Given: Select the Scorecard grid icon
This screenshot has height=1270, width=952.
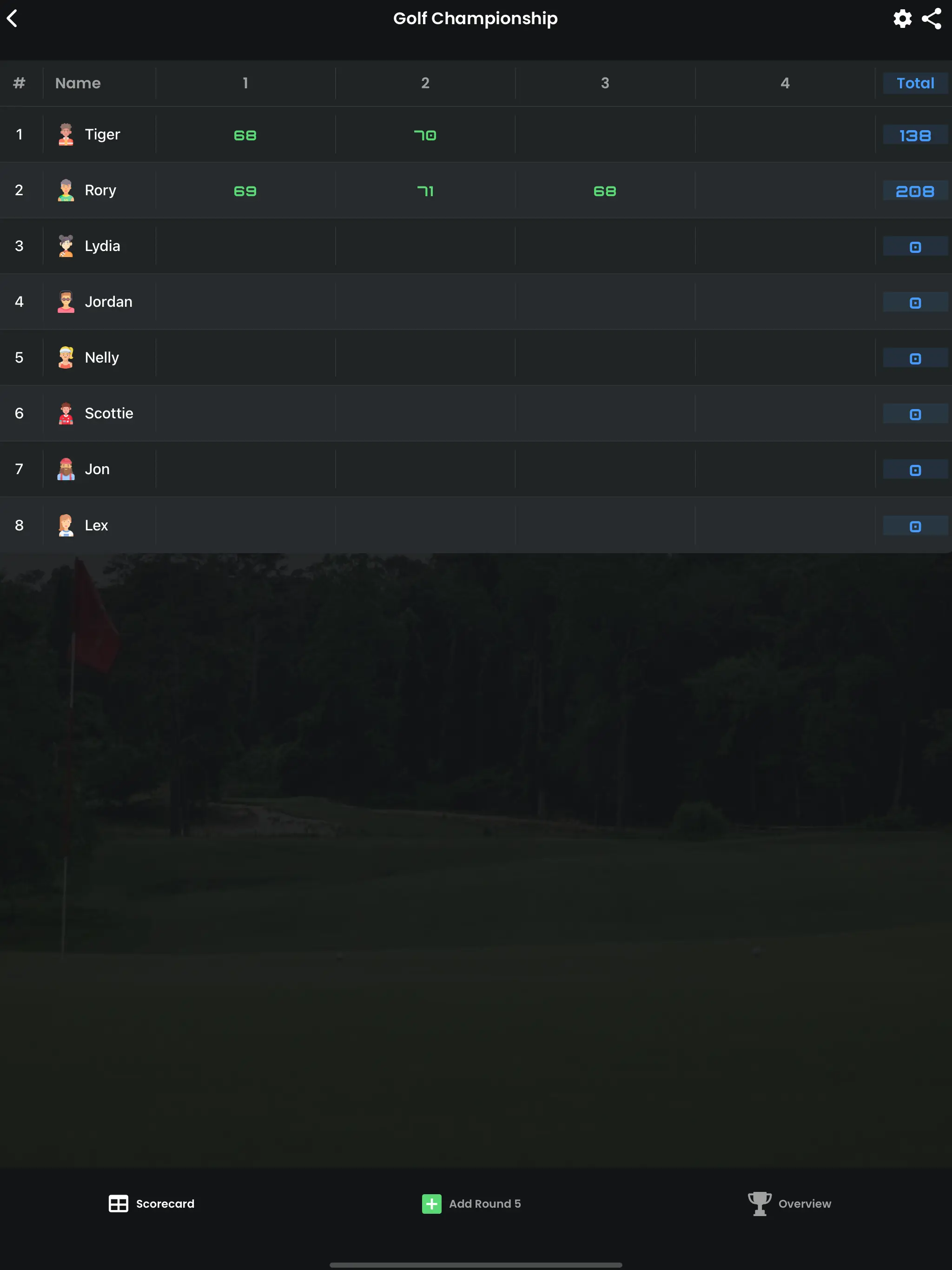Looking at the screenshot, I should click(x=119, y=1204).
